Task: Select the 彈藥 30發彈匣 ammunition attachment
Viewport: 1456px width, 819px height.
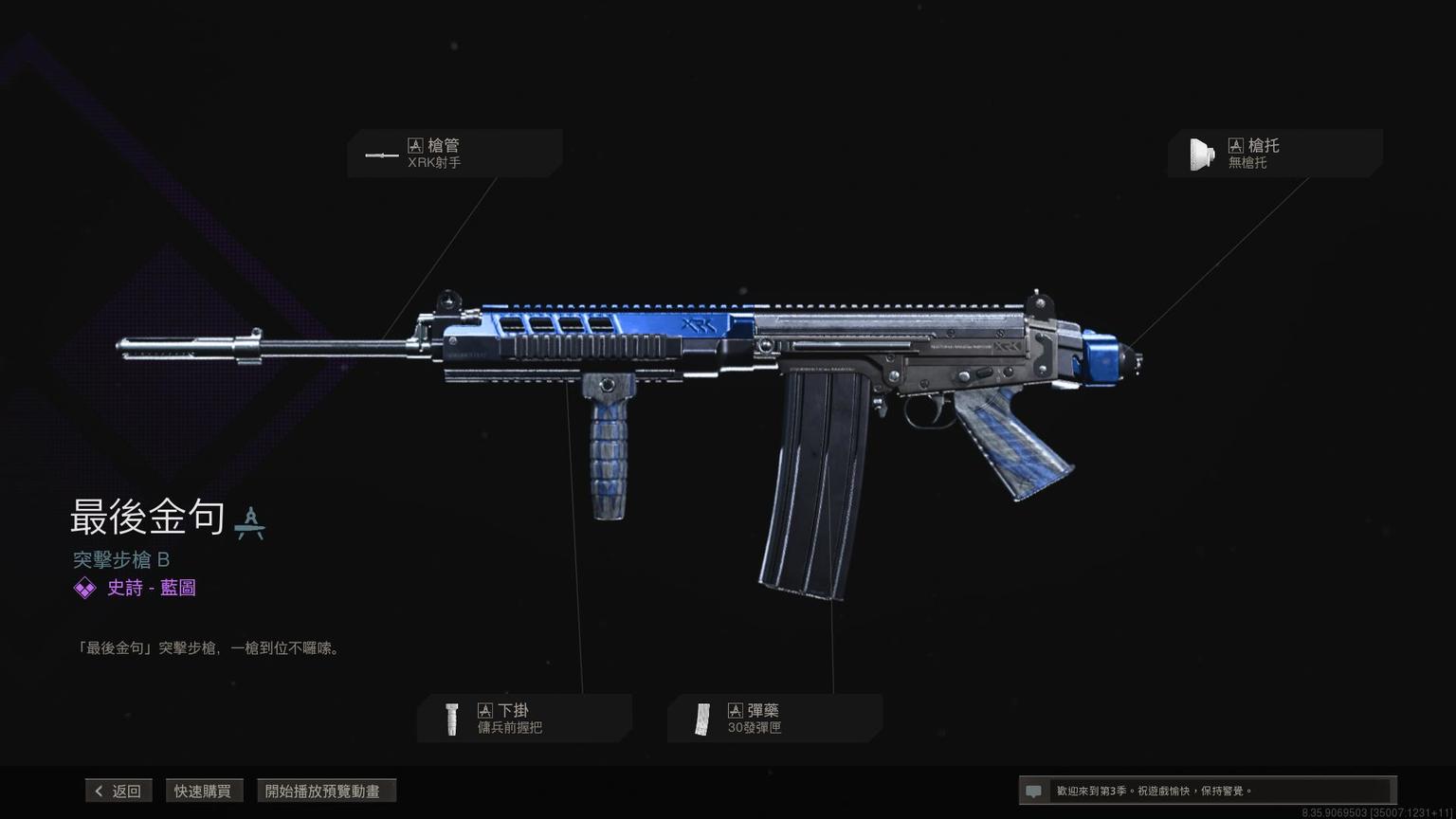Action: pos(774,719)
